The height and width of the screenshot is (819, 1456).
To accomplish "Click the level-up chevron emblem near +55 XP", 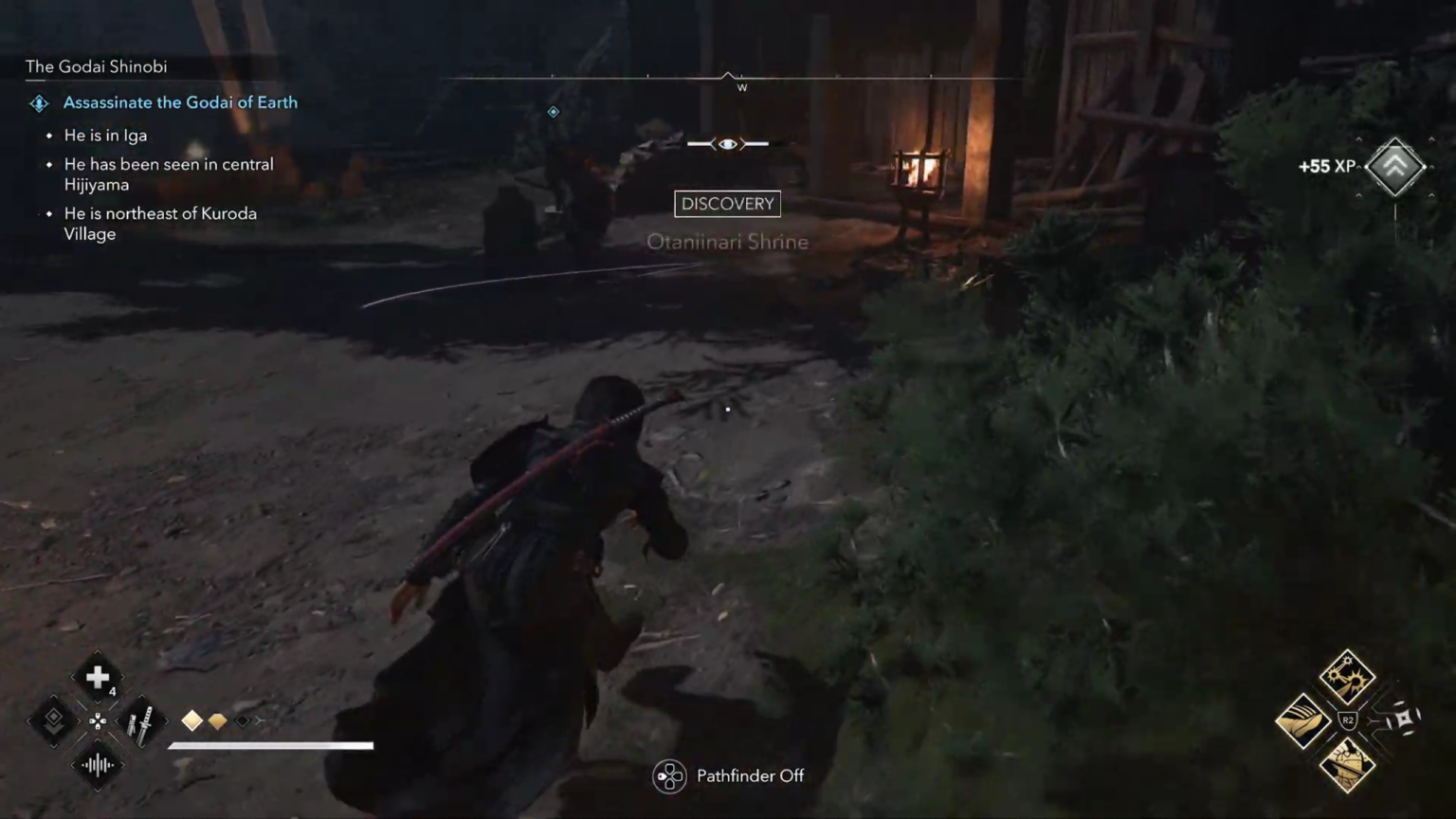I will point(1394,166).
